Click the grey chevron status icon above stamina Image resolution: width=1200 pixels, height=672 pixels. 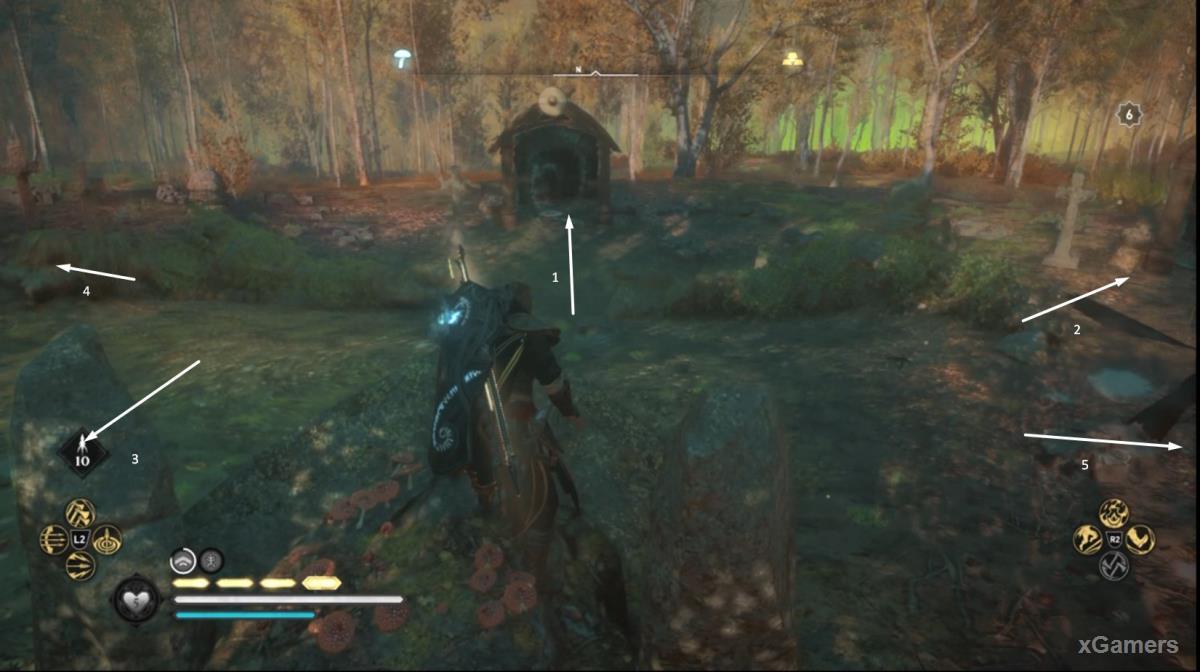(181, 560)
